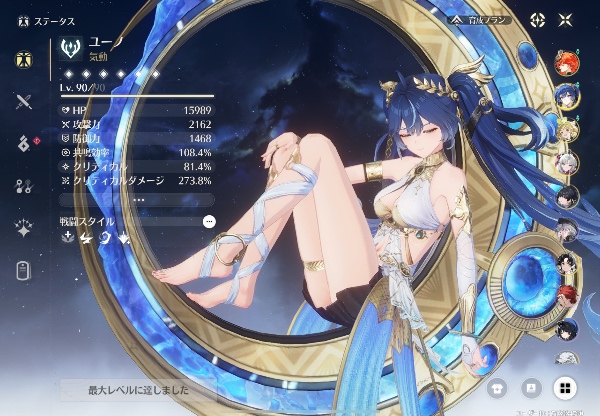The height and width of the screenshot is (416, 600).
Task: Select the red-haired character portrait
Action: point(567,62)
